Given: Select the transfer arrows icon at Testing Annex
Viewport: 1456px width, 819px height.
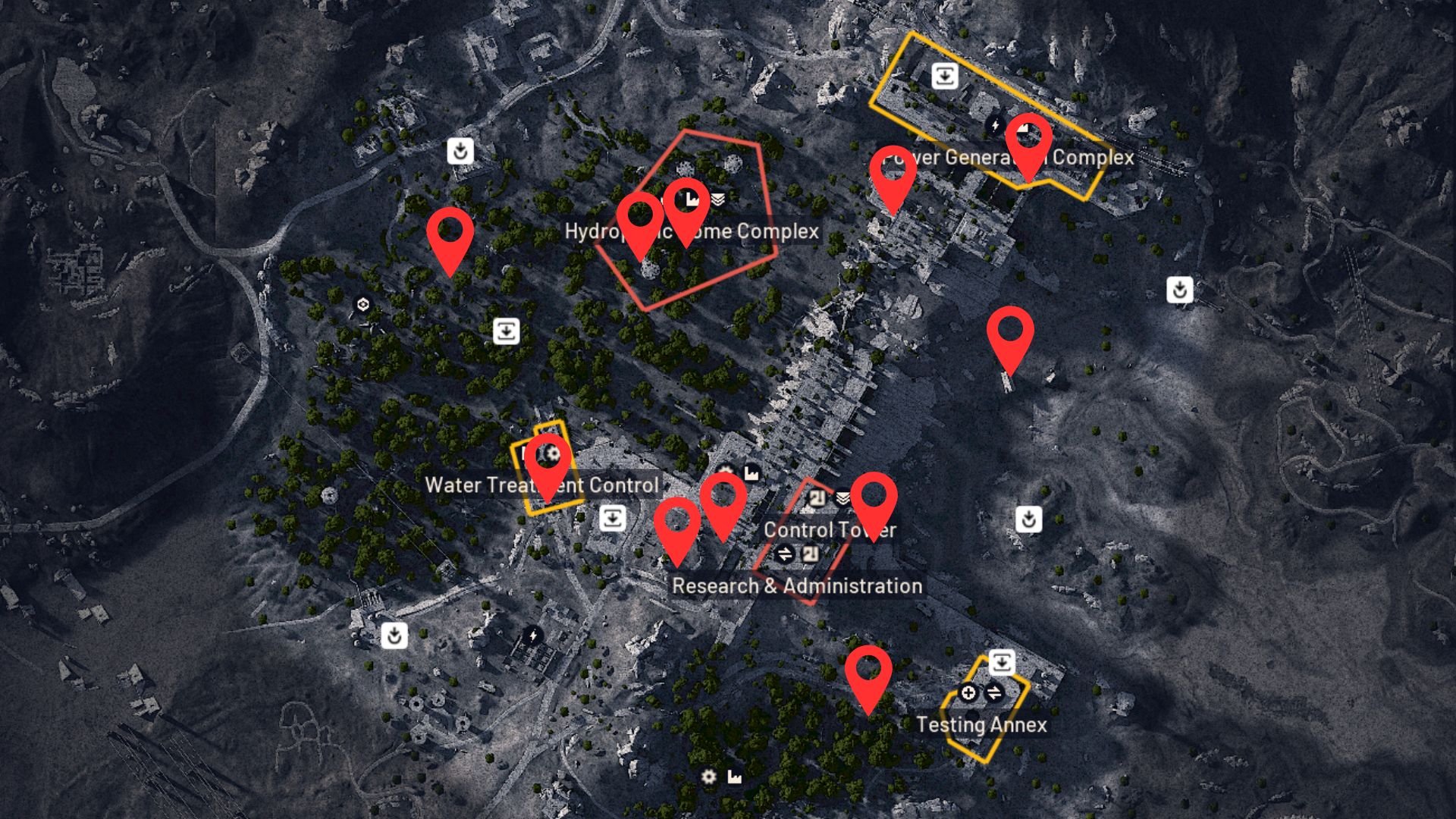Looking at the screenshot, I should tap(994, 692).
